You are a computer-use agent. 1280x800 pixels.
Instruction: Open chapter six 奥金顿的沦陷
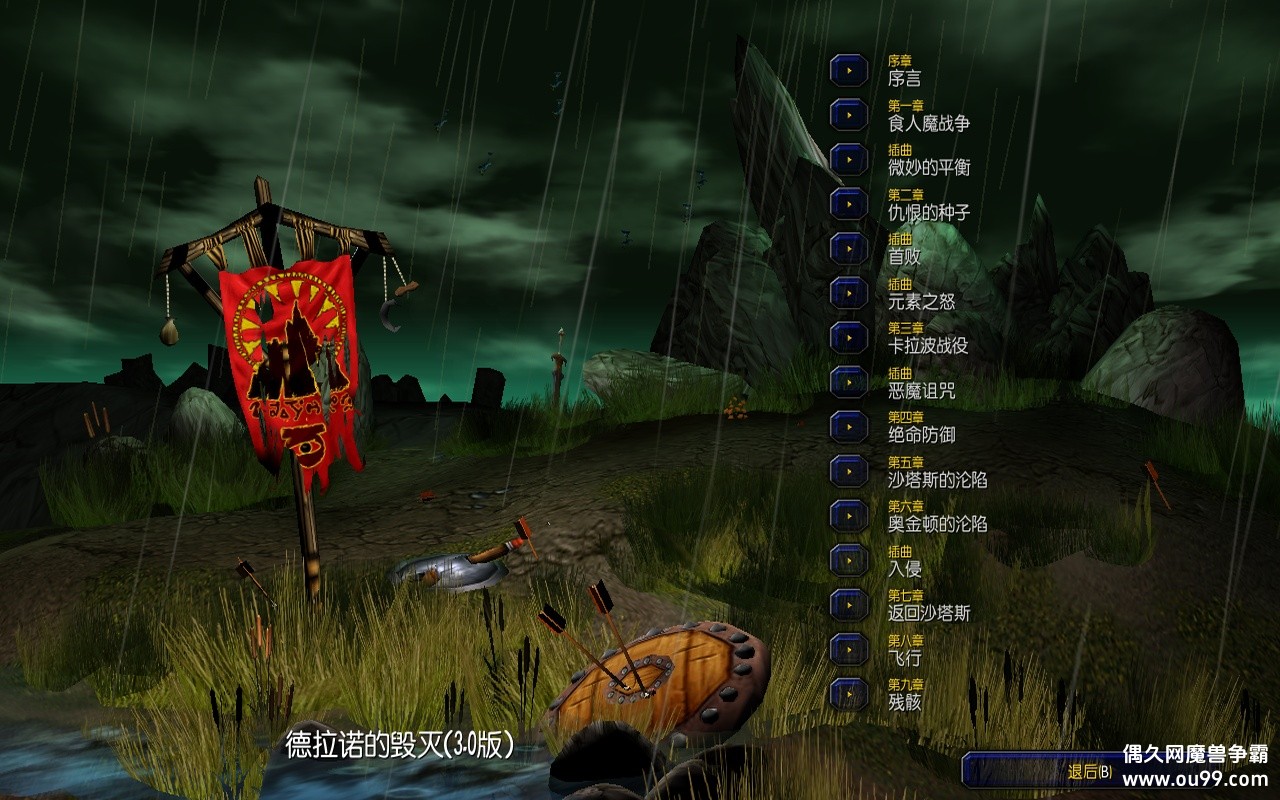coord(849,515)
